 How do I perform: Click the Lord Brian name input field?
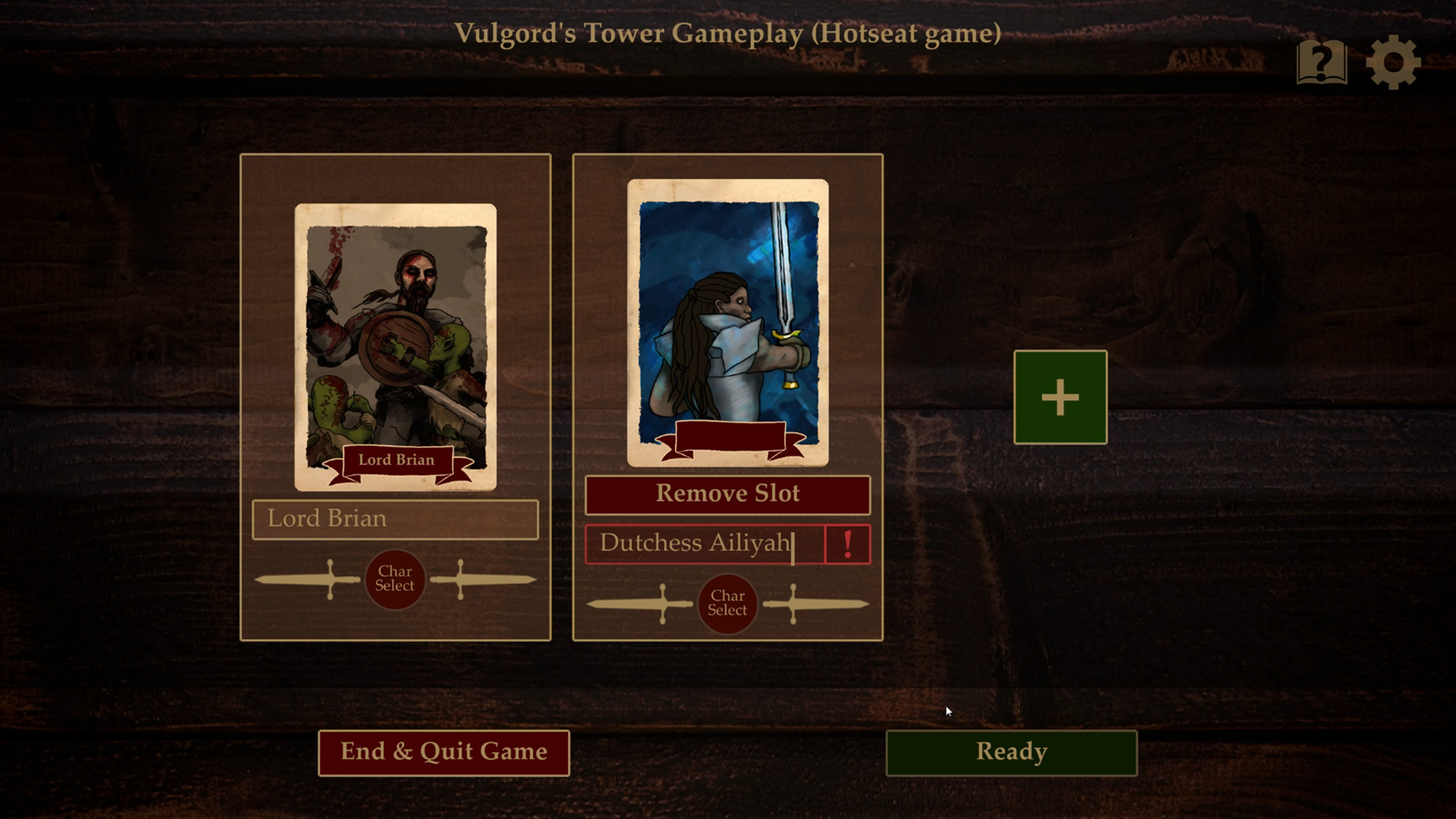pos(394,519)
